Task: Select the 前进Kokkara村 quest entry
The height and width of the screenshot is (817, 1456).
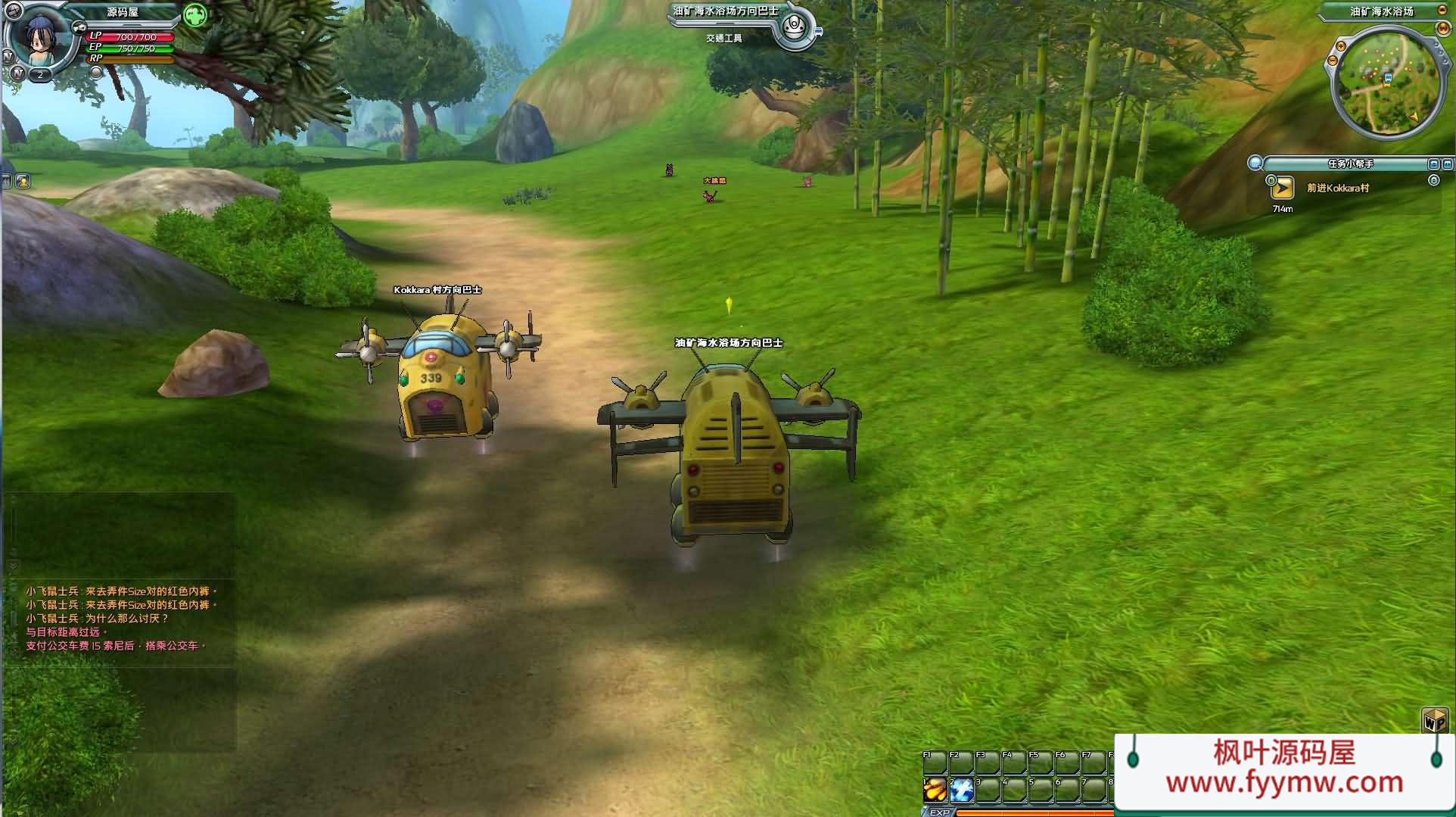Action: tap(1338, 188)
